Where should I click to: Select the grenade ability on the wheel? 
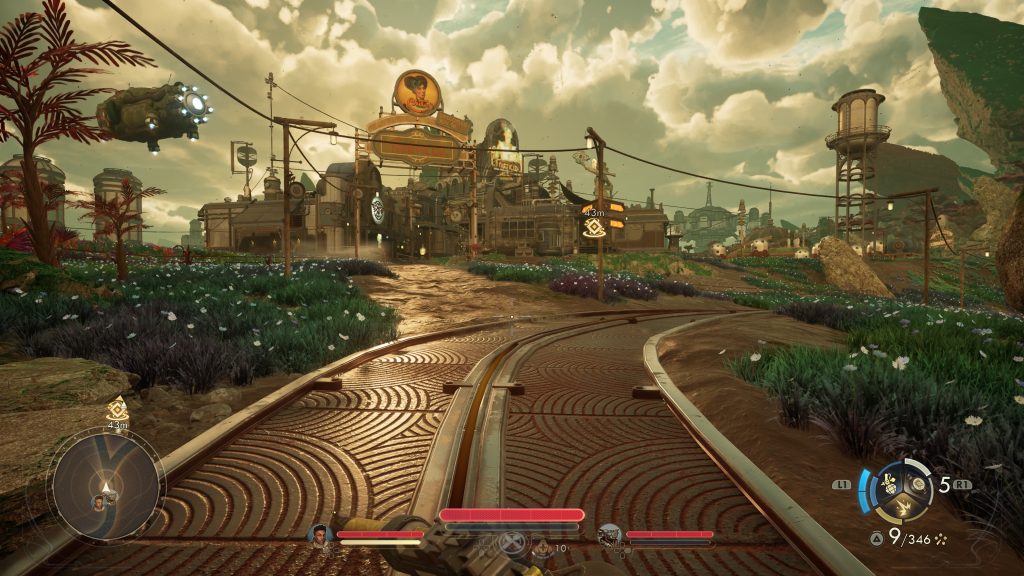point(888,486)
